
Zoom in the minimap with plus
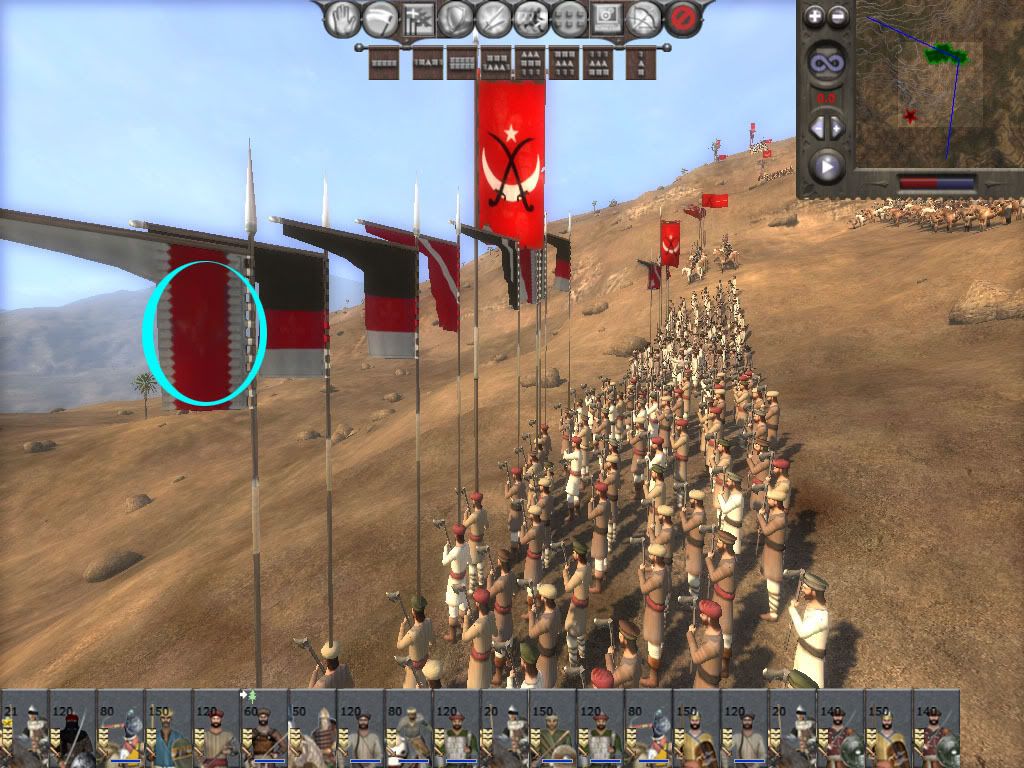[815, 16]
